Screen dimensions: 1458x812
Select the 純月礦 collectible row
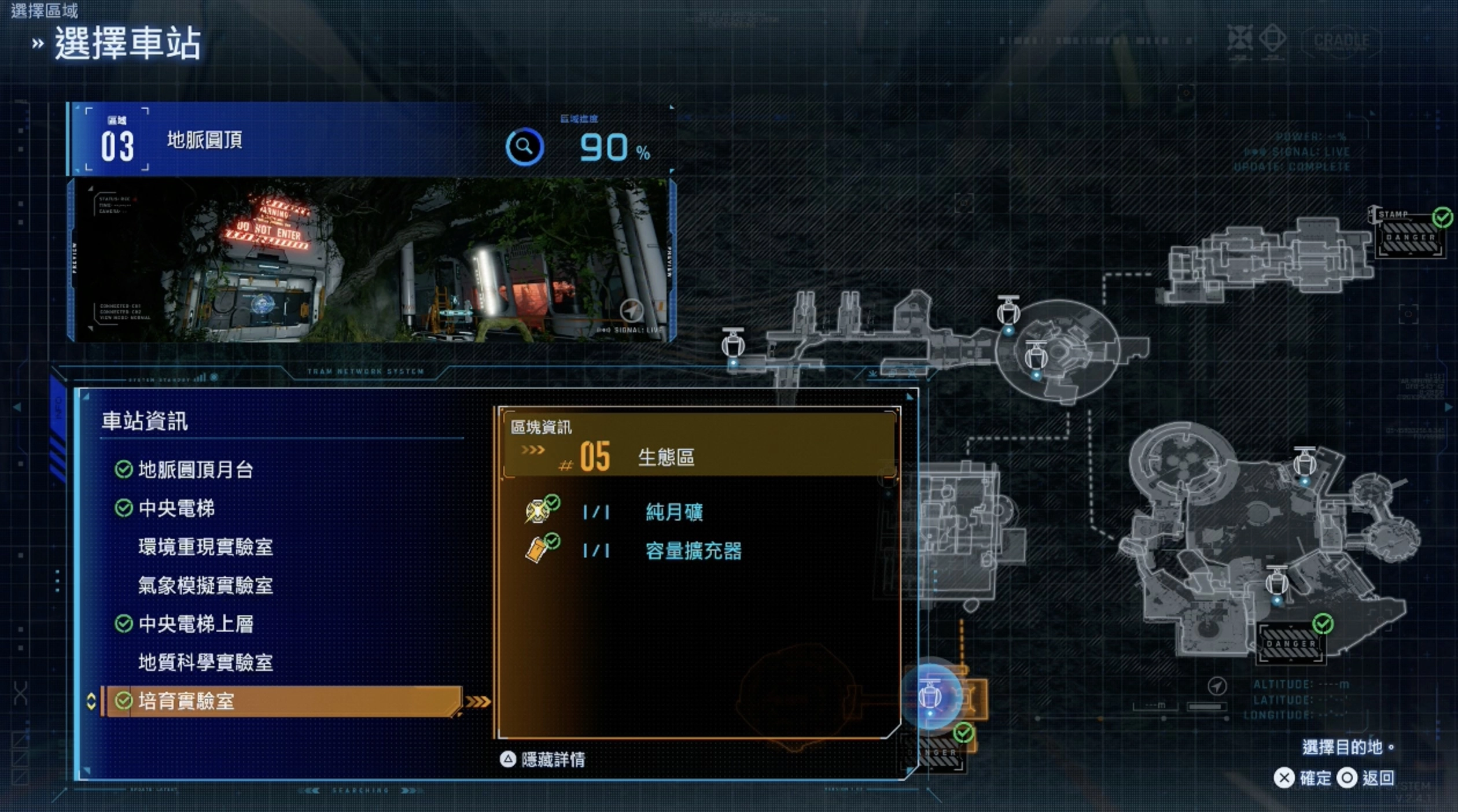(674, 512)
